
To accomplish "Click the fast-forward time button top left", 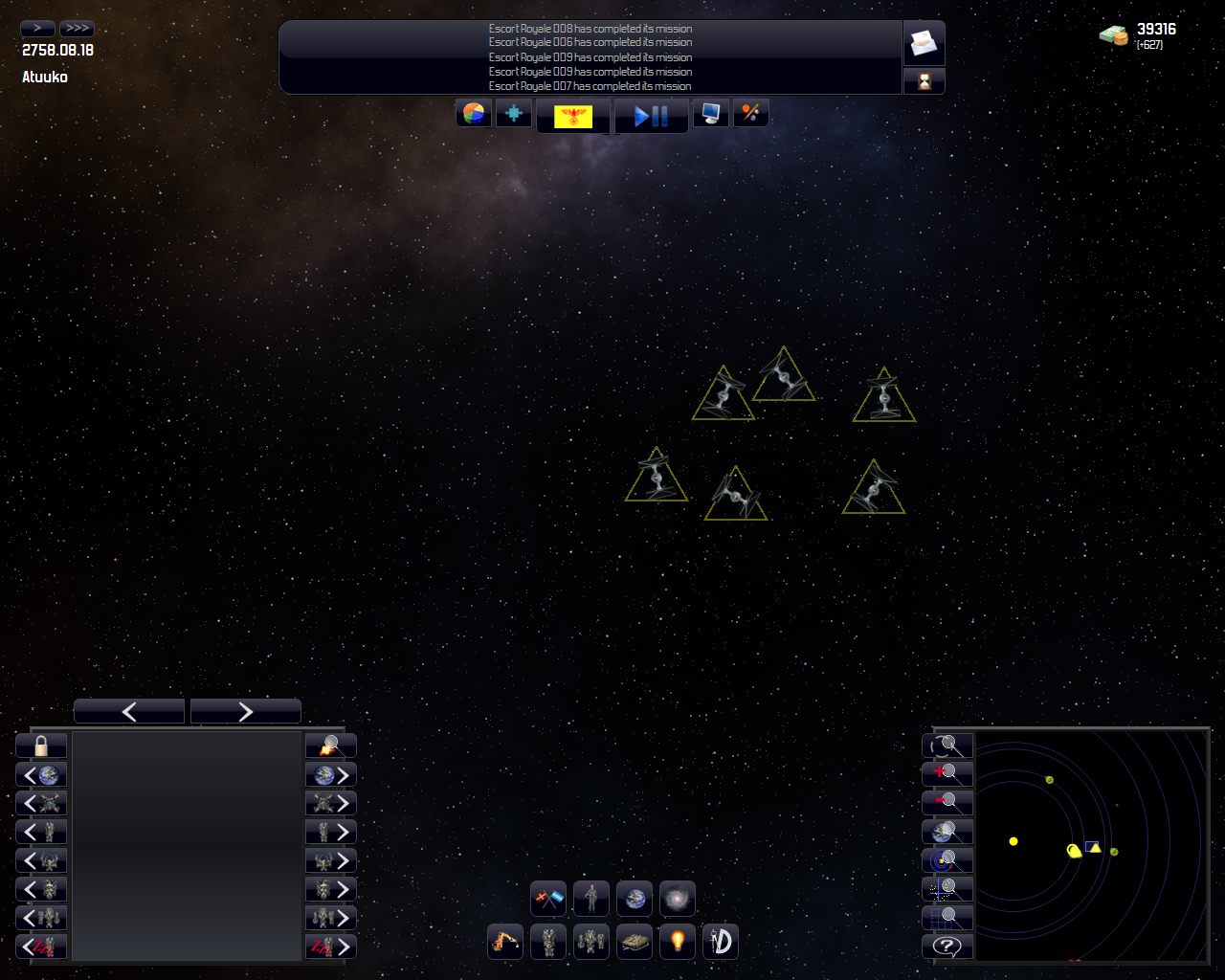I will tap(76, 28).
